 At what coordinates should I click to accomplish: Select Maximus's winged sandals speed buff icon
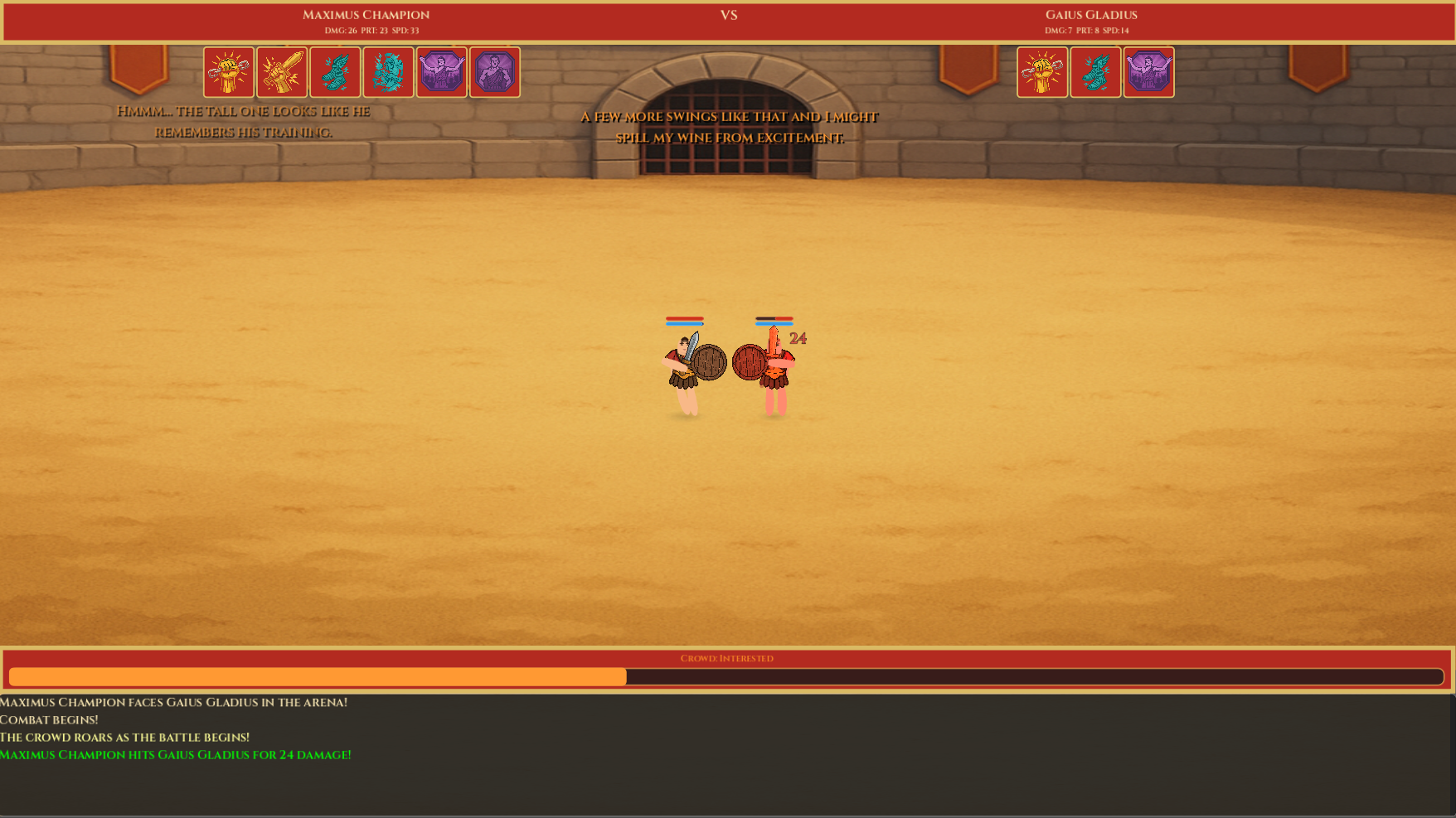click(x=336, y=73)
